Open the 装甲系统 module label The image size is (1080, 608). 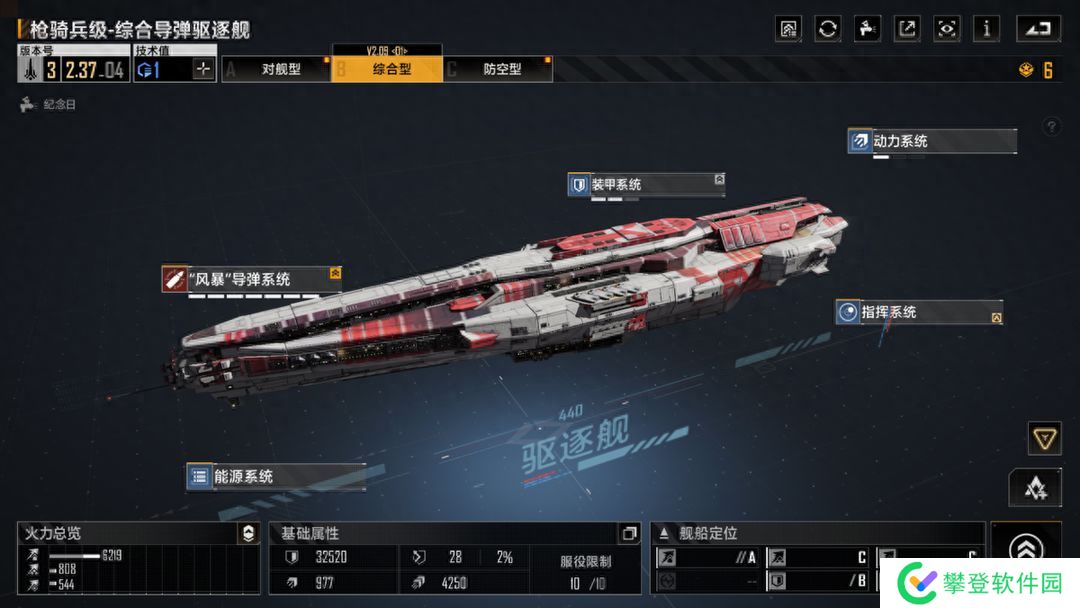pyautogui.click(x=645, y=184)
